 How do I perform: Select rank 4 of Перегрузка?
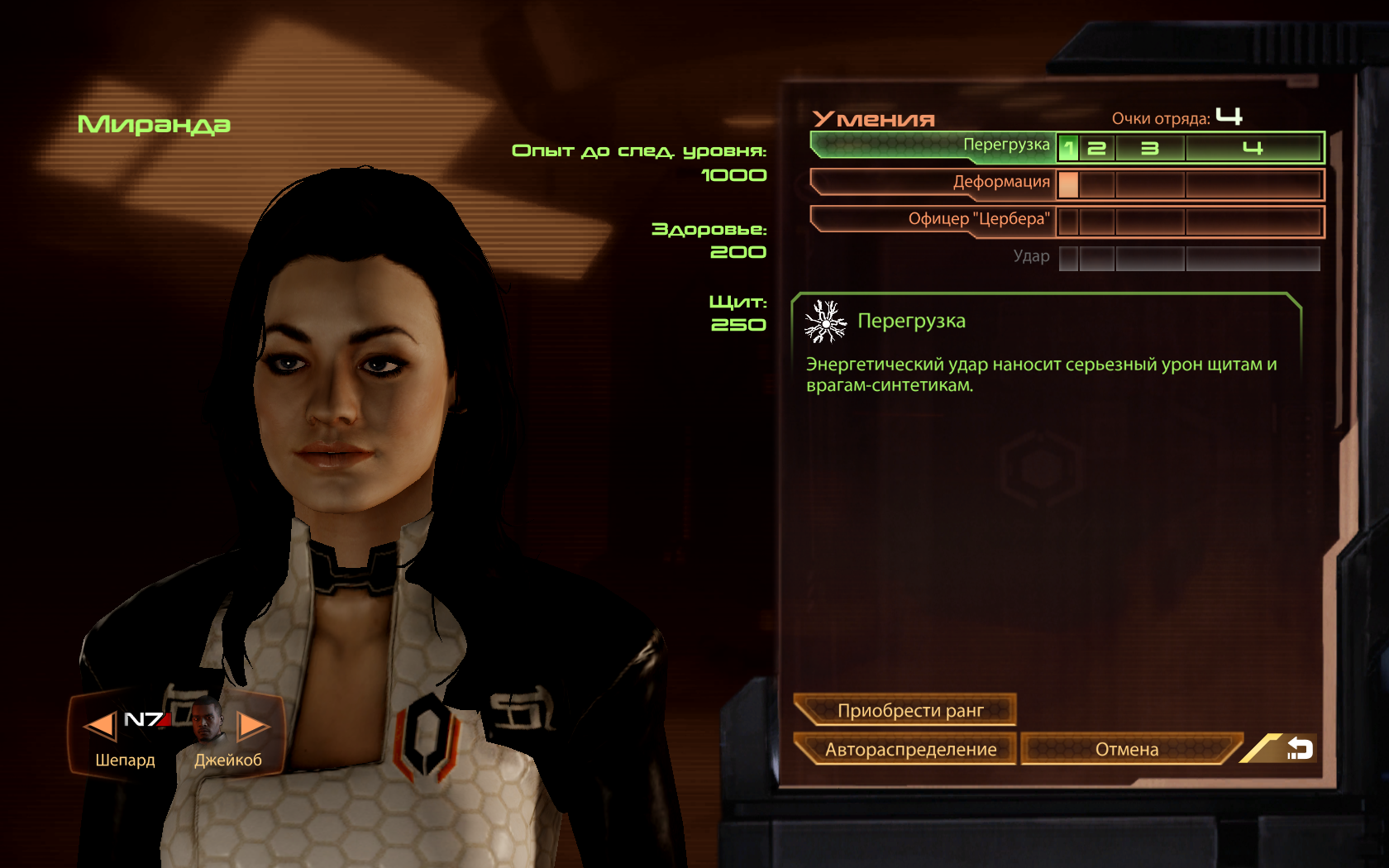1253,149
